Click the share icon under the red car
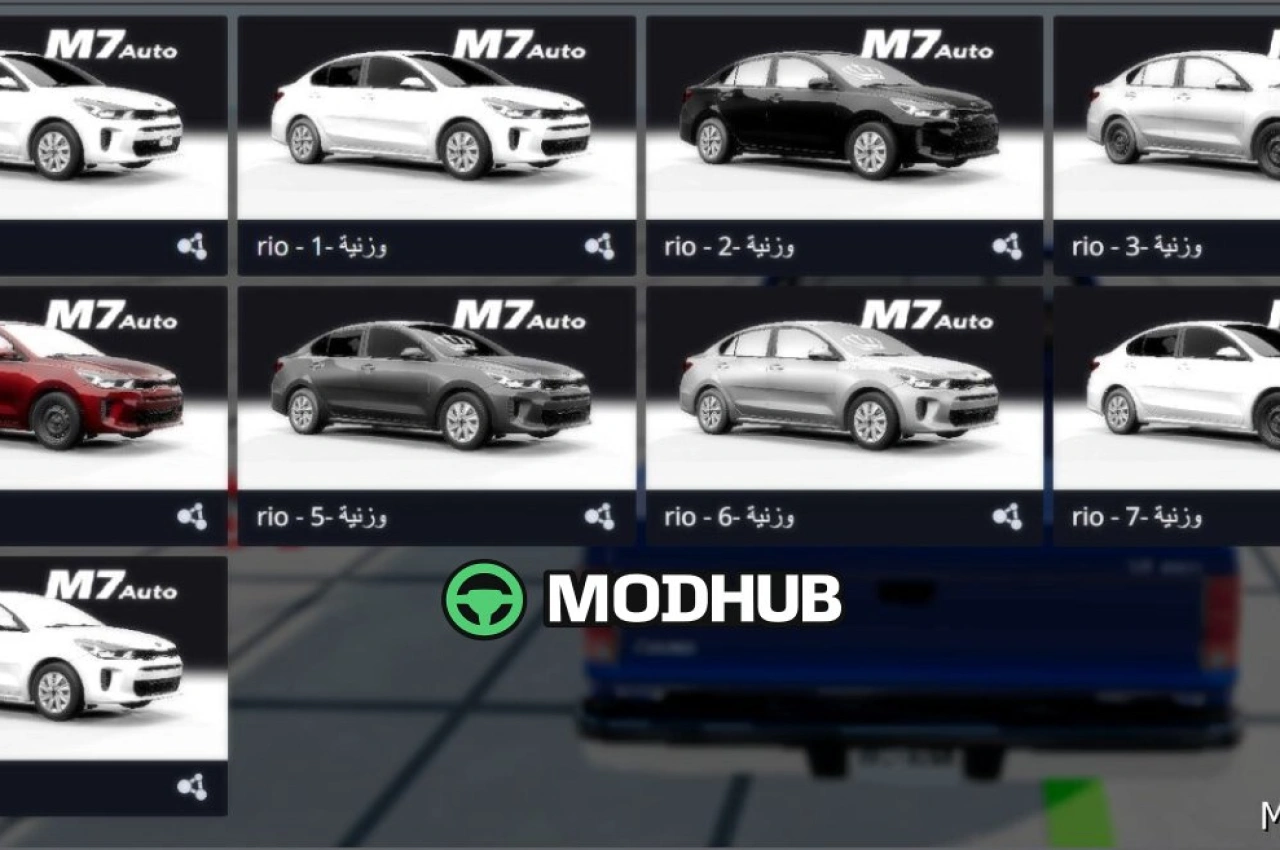Screen dimensions: 1280x850 point(192,516)
